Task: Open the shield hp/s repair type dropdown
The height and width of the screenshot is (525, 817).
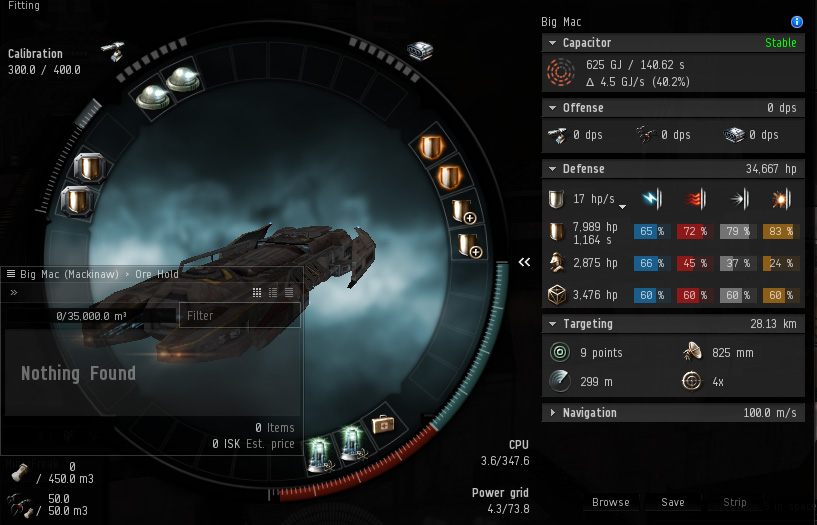Action: 622,206
